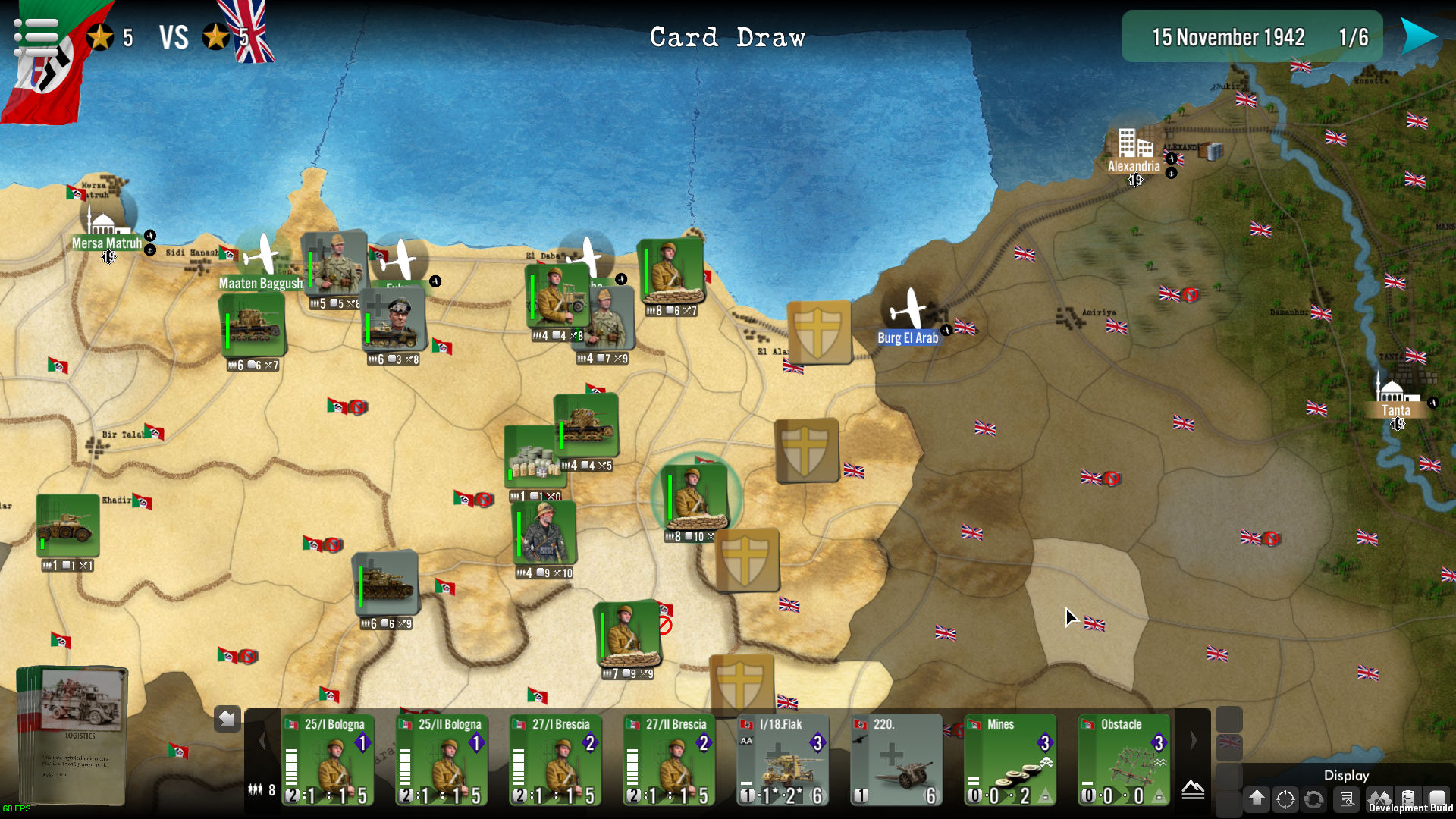Image resolution: width=1456 pixels, height=819 pixels.
Task: Open the hamburger game menu at top left
Action: 34,34
